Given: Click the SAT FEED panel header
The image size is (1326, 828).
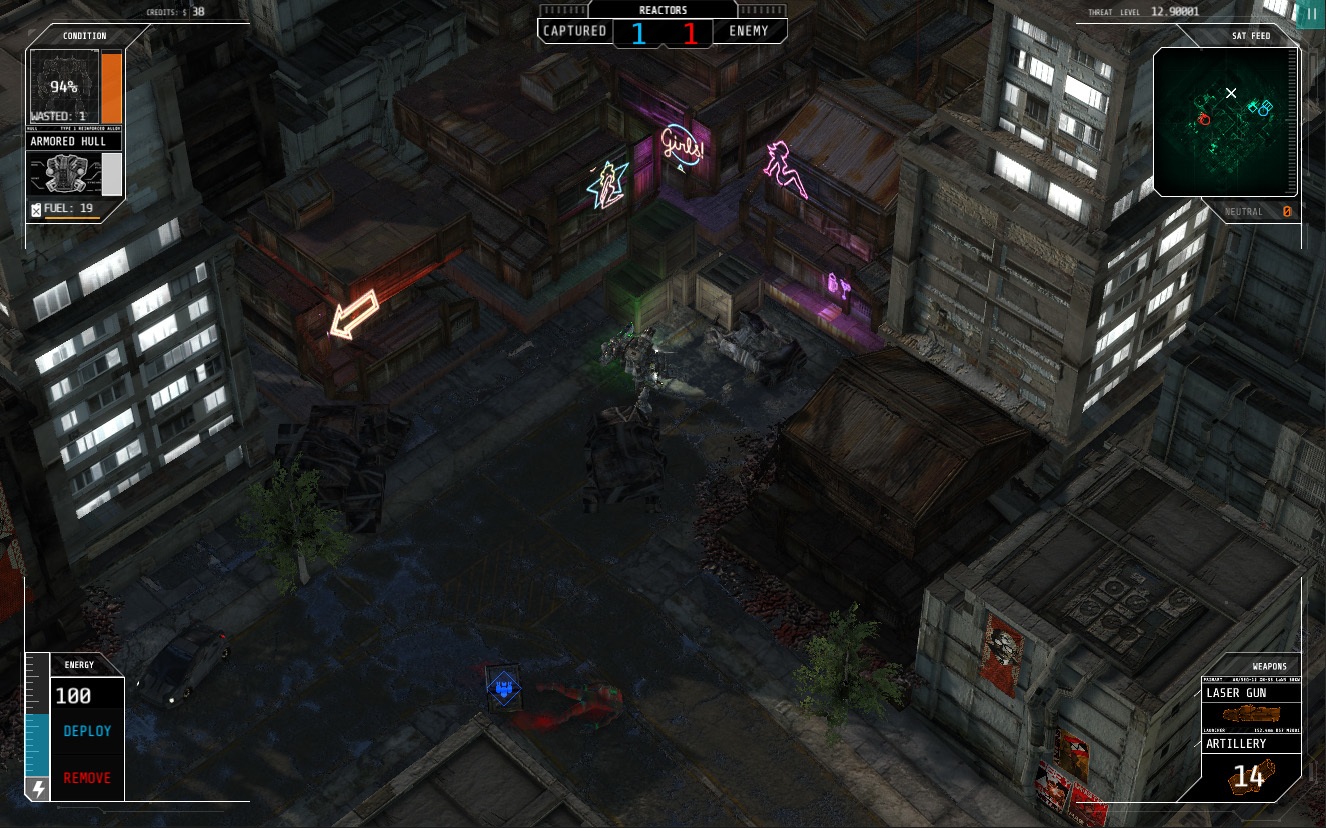Looking at the screenshot, I should 1253,36.
